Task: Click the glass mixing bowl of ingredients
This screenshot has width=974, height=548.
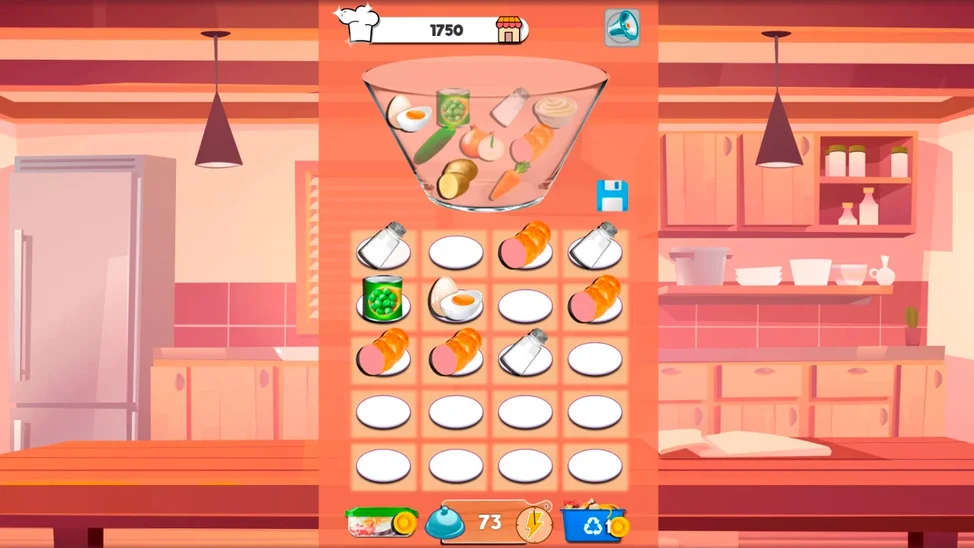Action: [484, 135]
